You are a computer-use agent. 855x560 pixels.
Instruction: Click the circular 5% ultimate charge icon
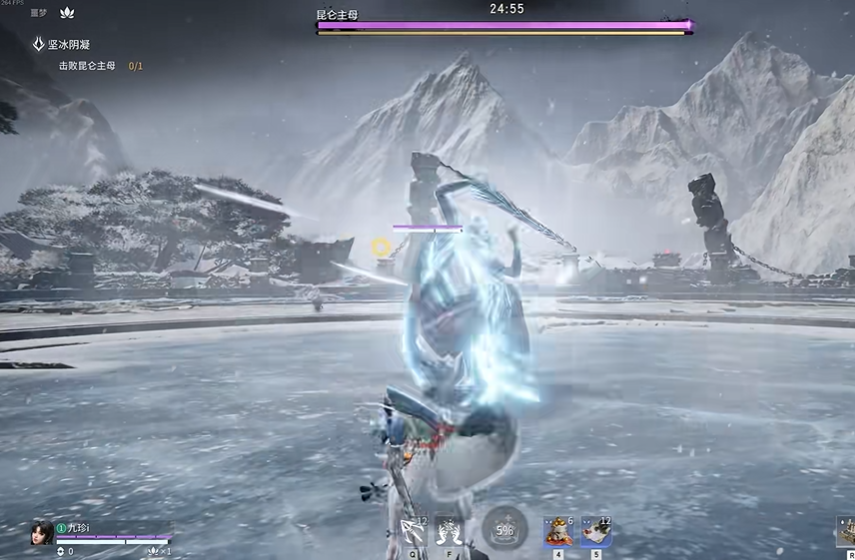(504, 529)
